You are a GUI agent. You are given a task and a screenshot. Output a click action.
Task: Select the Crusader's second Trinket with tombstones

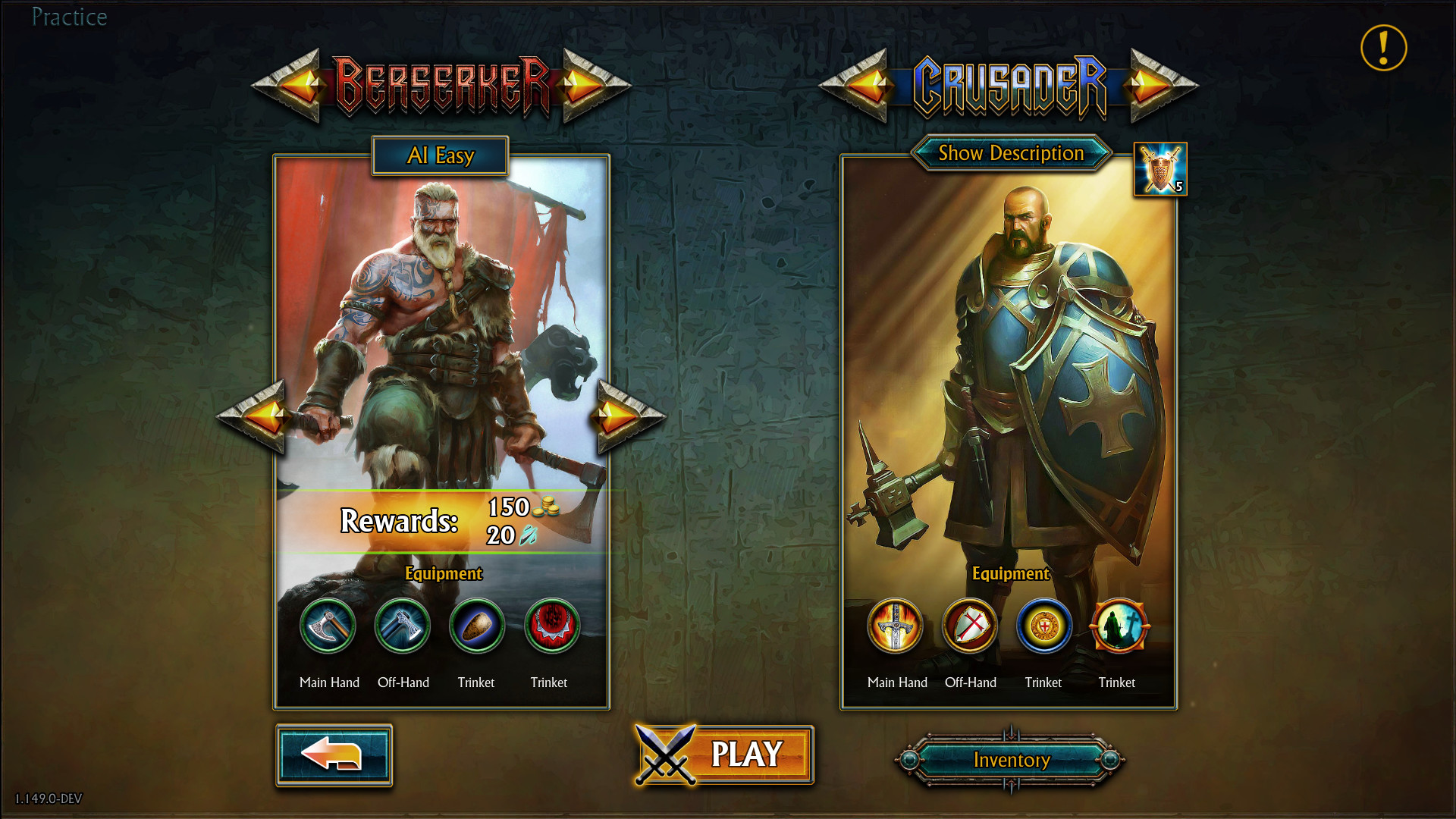click(1117, 626)
